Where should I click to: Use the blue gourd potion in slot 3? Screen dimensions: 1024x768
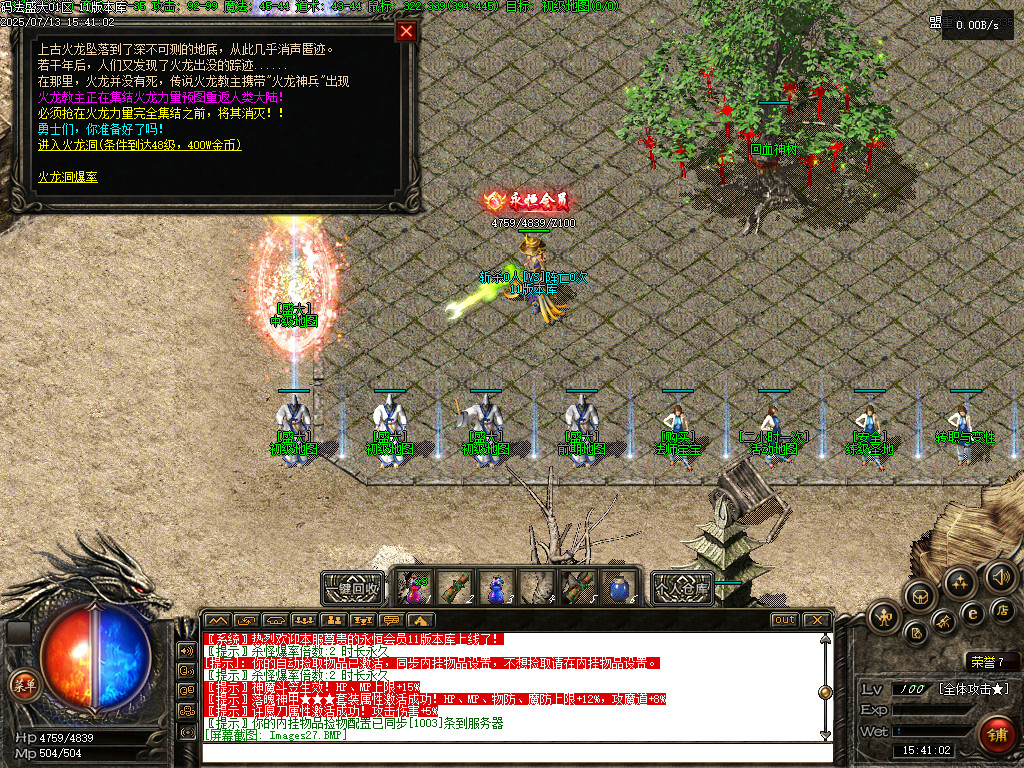(496, 588)
